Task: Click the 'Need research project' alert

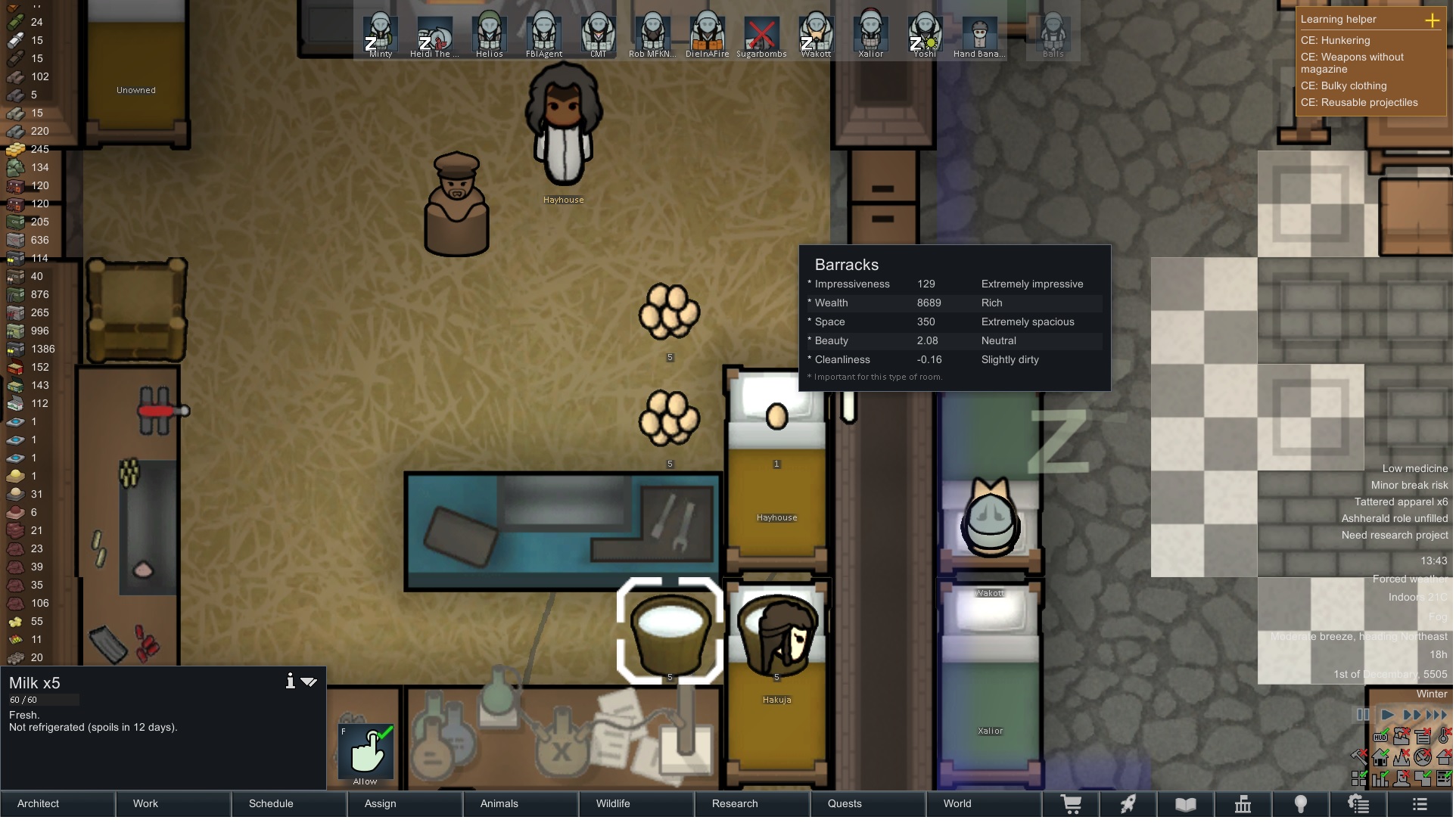Action: 1395,535
